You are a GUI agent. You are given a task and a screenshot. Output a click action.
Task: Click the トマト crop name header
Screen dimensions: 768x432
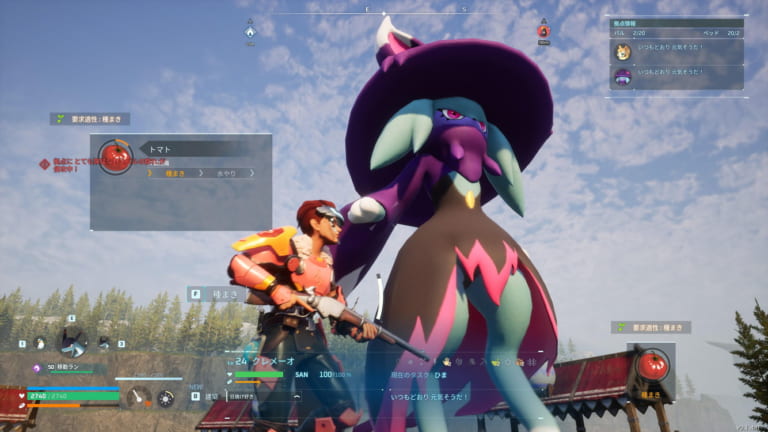163,149
